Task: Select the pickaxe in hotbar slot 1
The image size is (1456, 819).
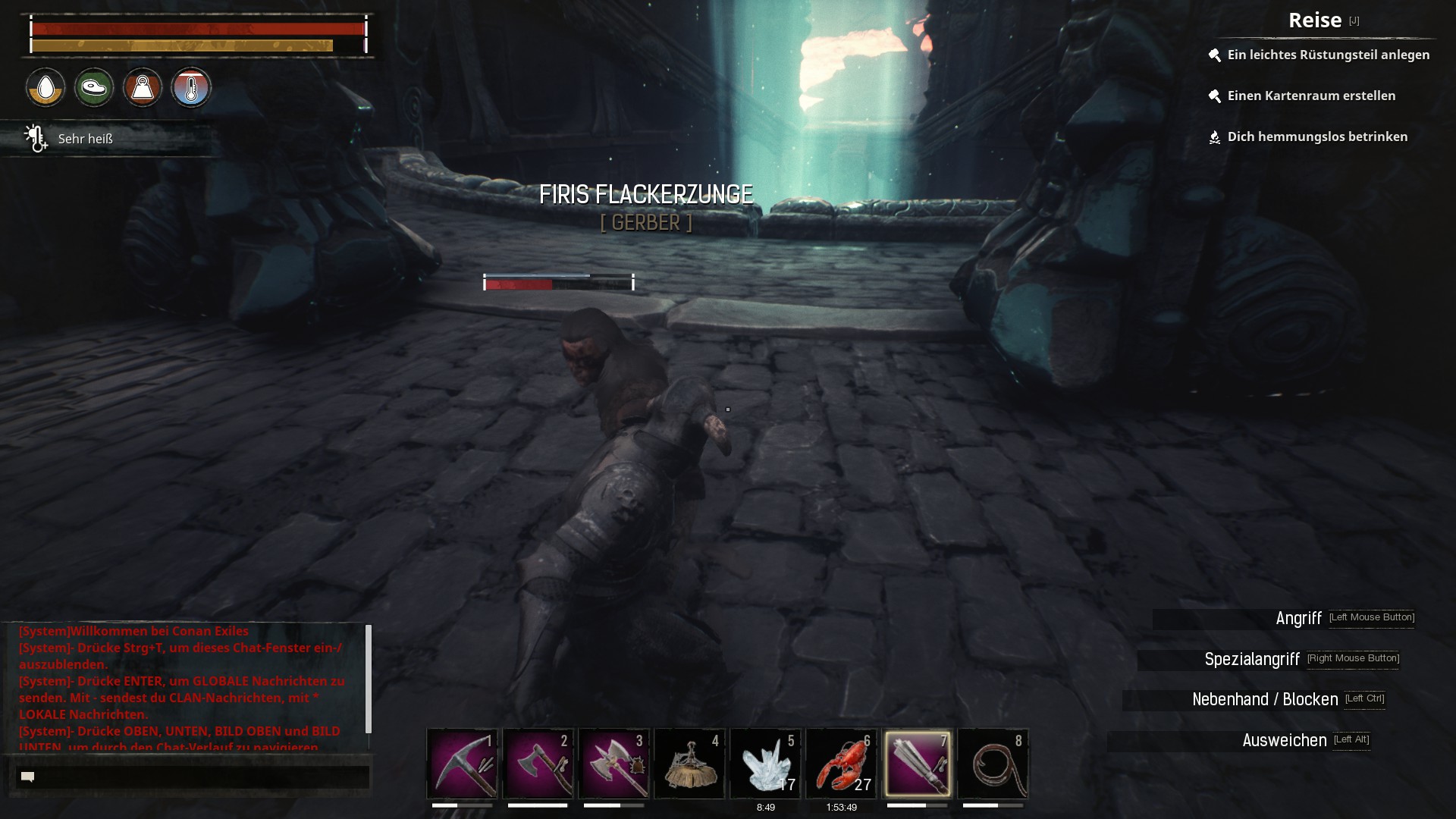Action: 462,763
